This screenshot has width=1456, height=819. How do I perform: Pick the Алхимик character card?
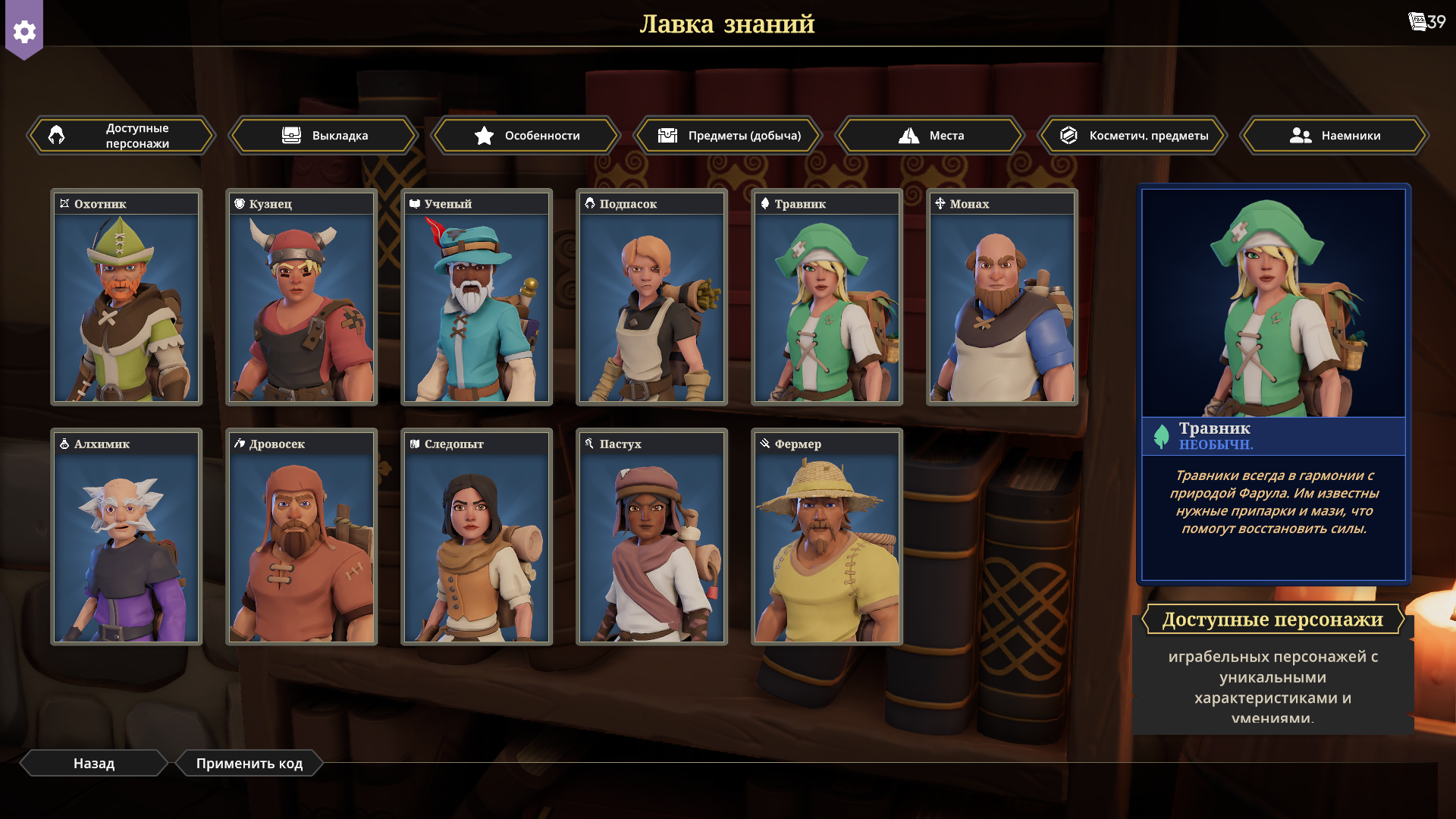click(x=127, y=537)
